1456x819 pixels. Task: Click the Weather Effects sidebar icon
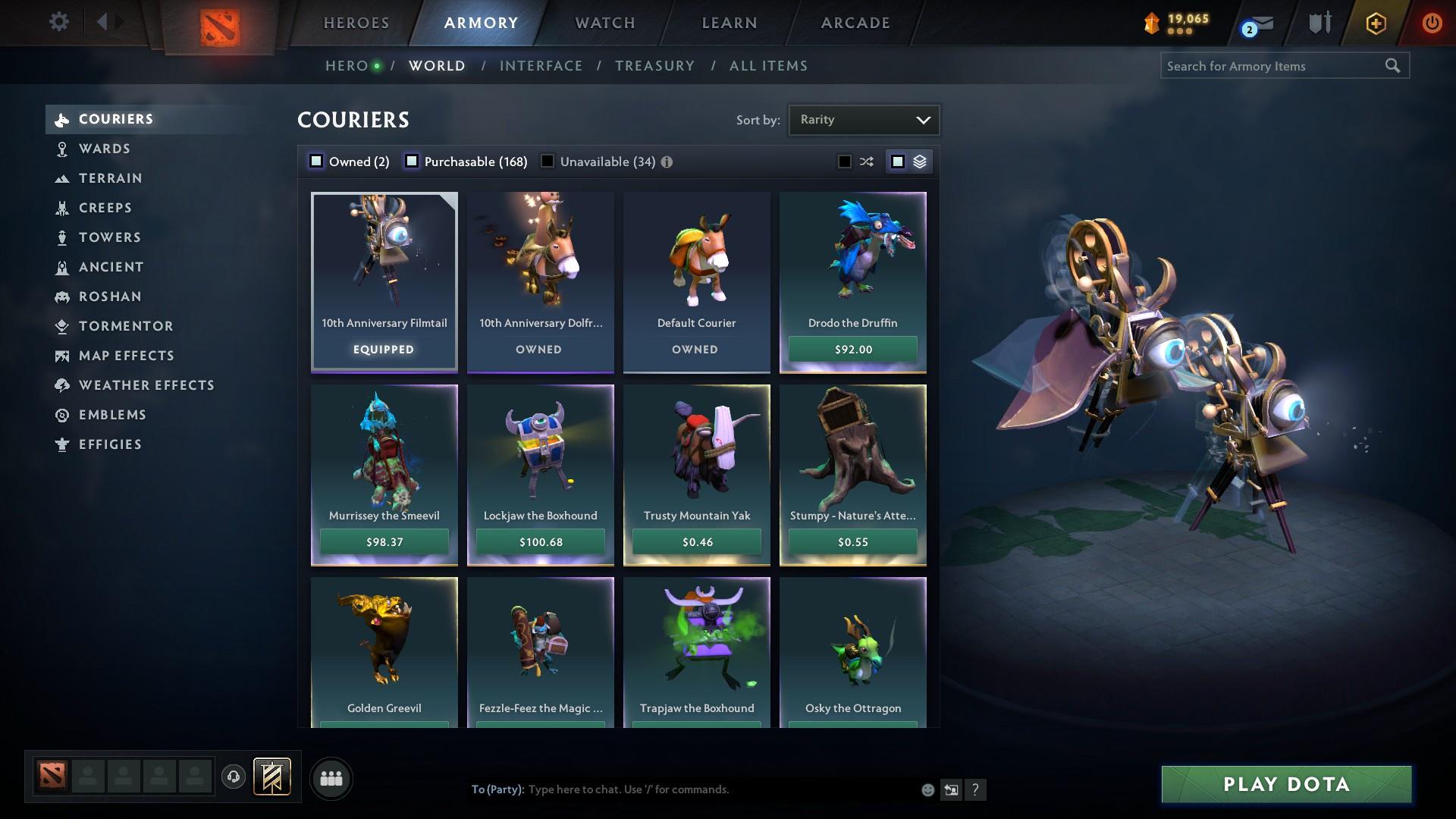click(x=62, y=385)
